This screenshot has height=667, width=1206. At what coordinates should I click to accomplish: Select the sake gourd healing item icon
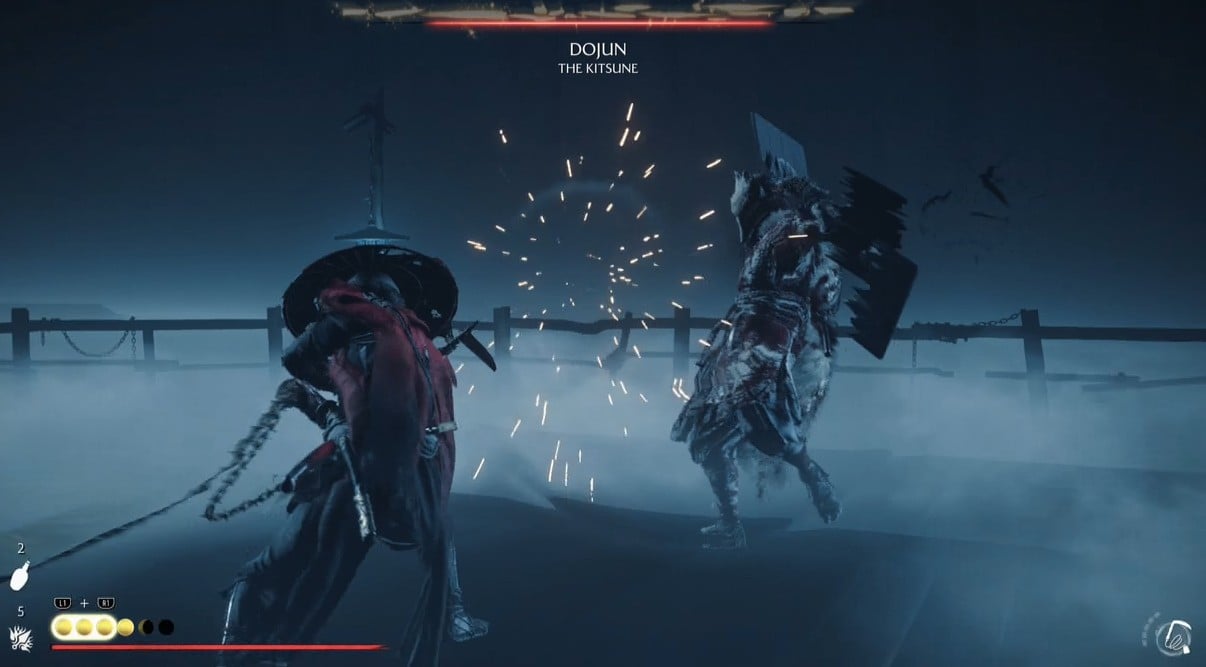(19, 577)
